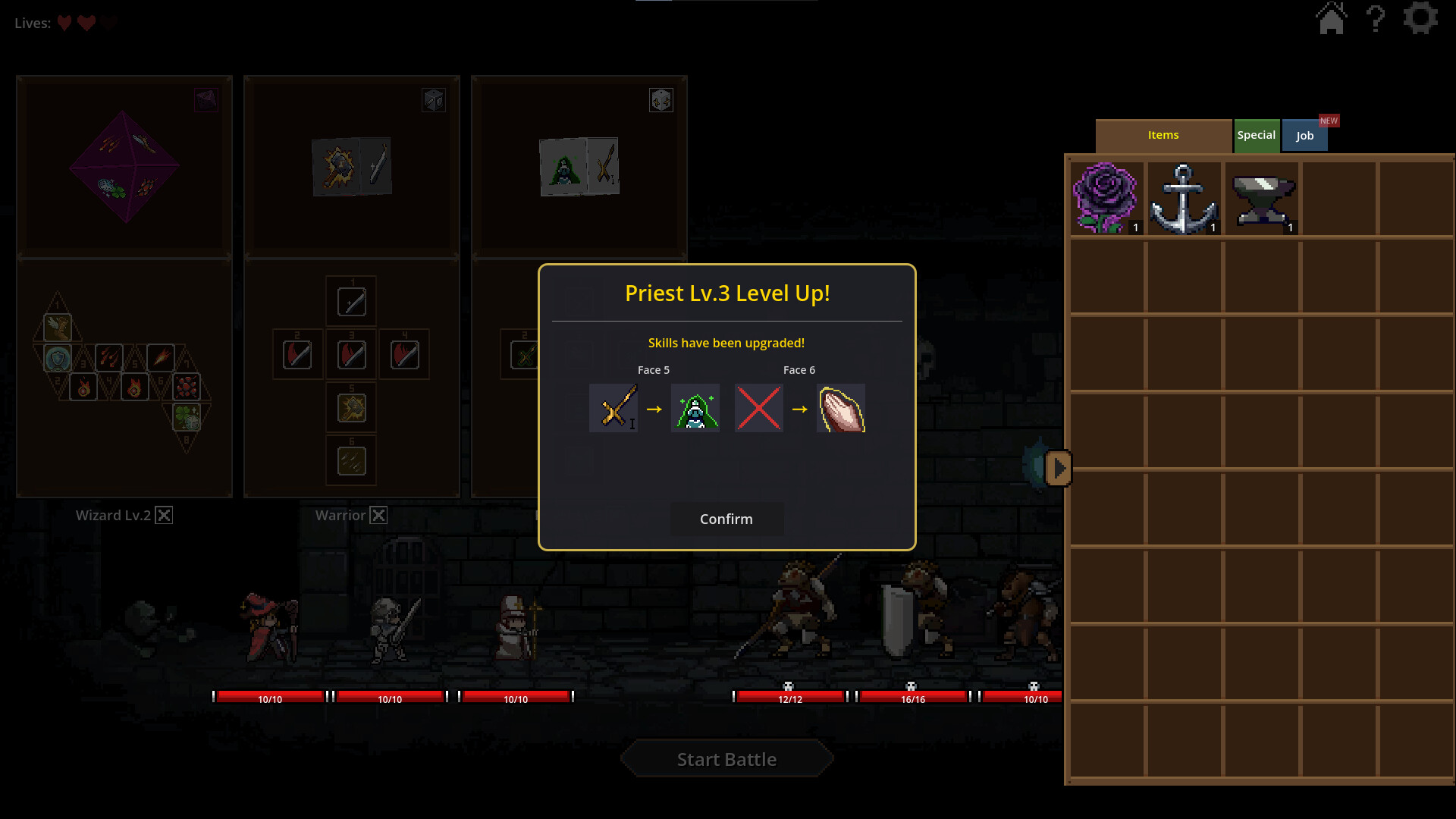Open the settings gear

1420,18
